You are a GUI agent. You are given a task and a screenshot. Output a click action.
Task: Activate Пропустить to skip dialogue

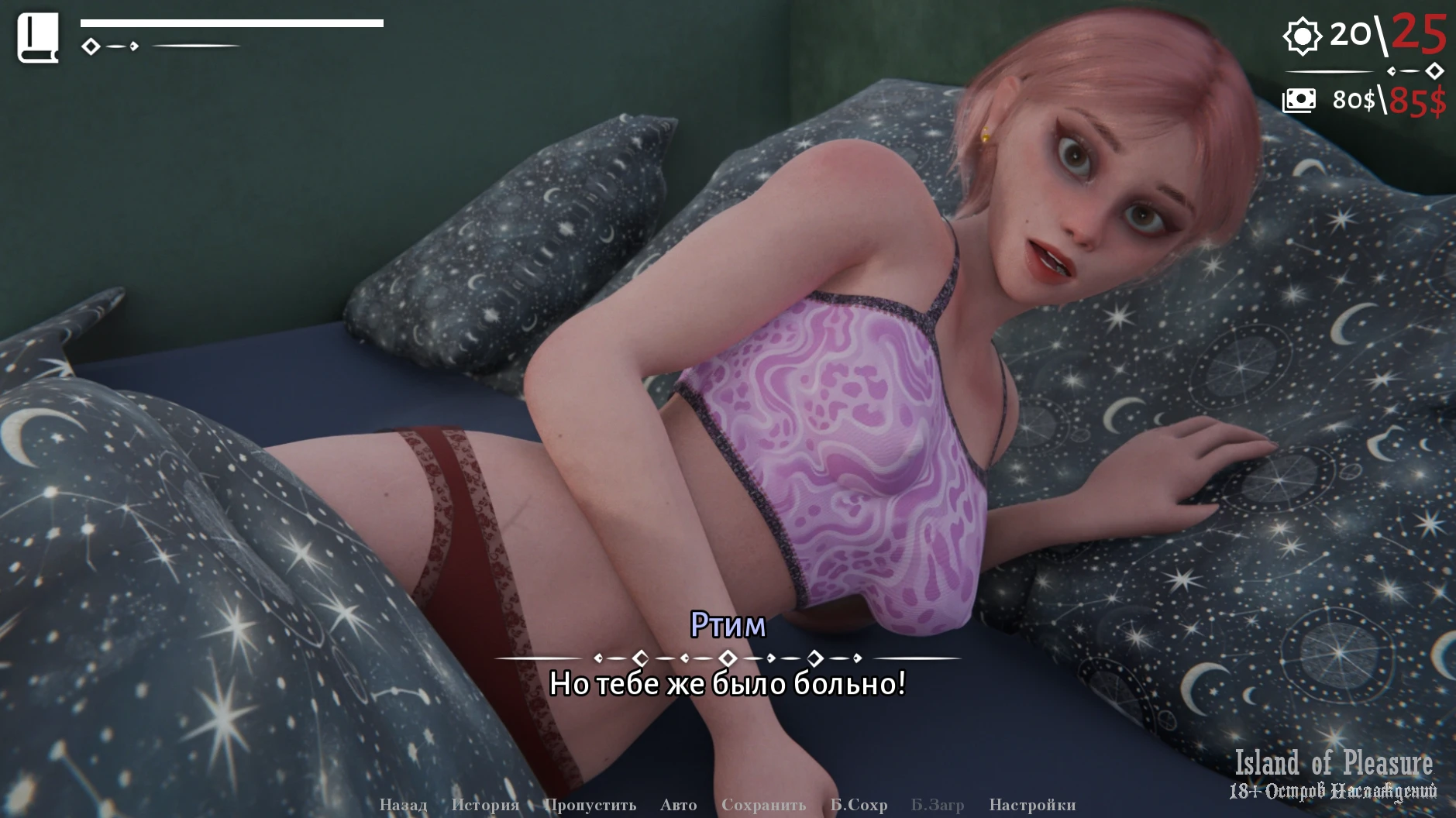point(590,805)
